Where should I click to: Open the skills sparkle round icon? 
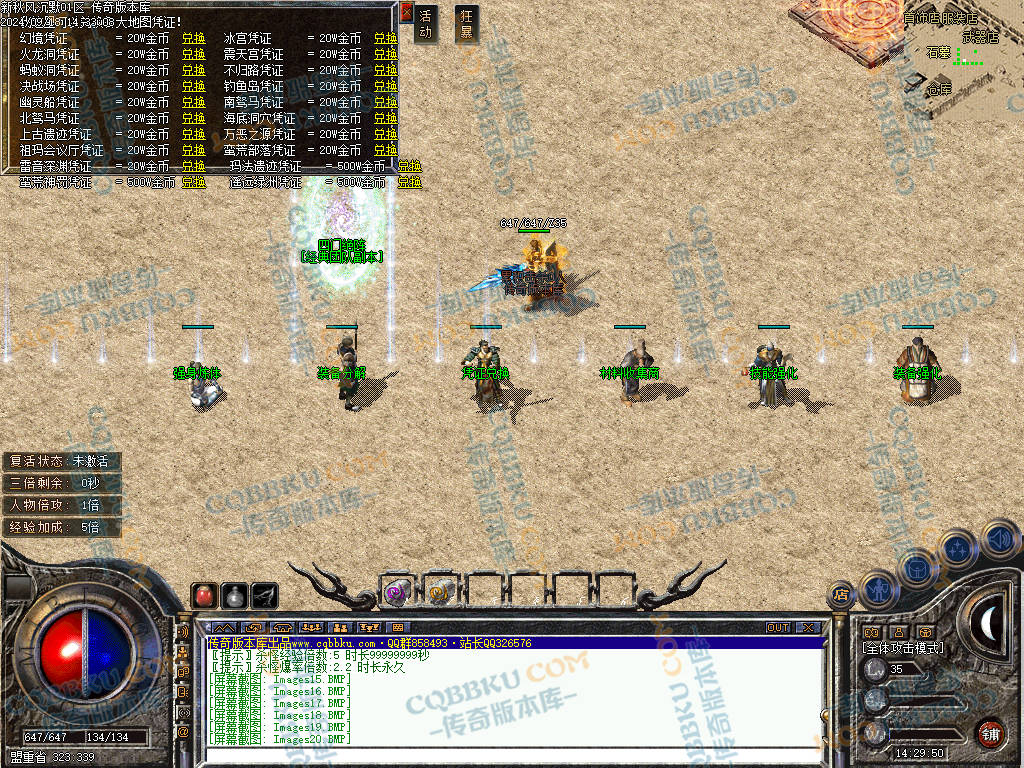[959, 549]
